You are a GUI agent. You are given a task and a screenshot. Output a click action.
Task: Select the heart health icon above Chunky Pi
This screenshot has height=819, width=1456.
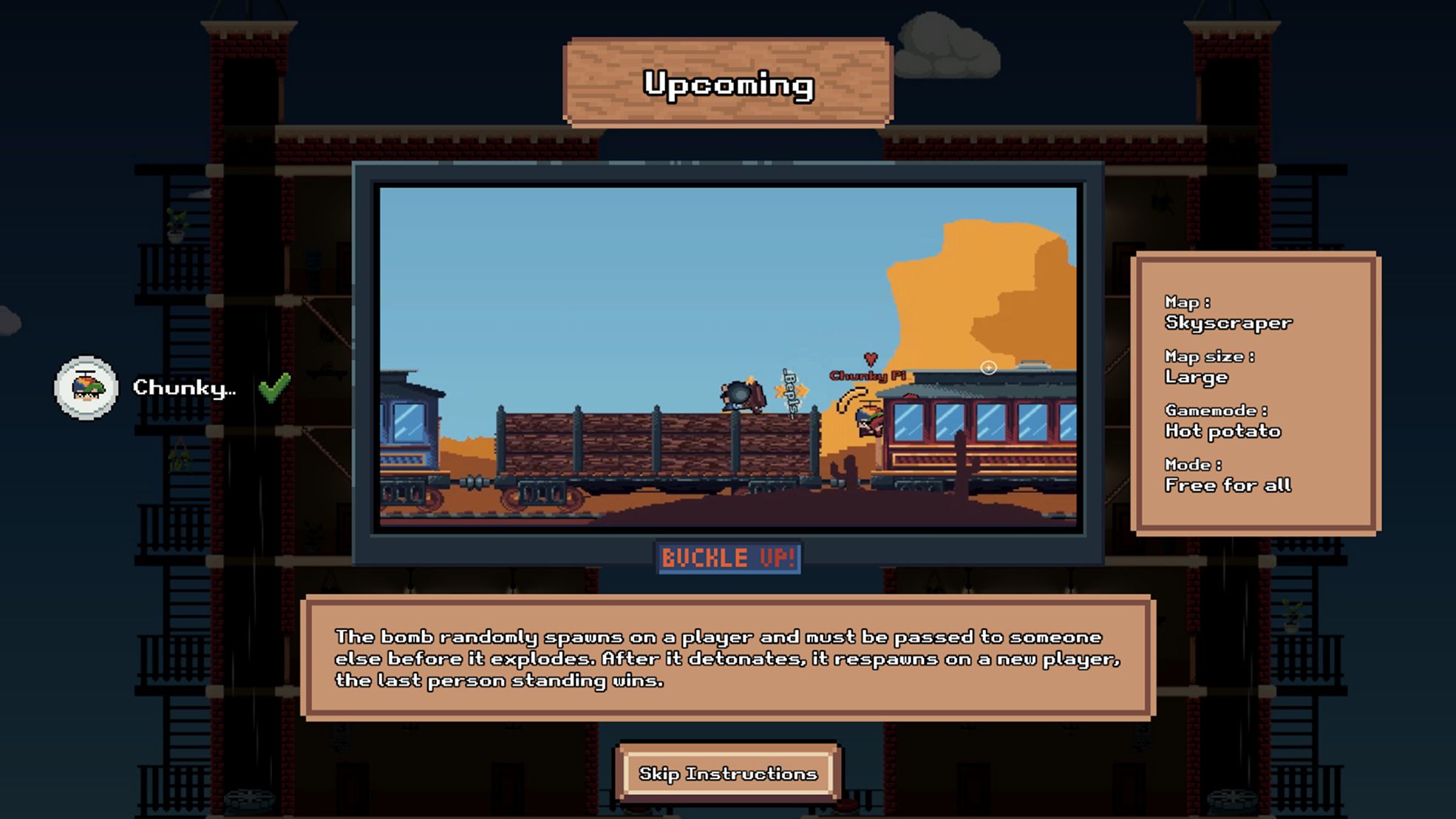point(871,360)
